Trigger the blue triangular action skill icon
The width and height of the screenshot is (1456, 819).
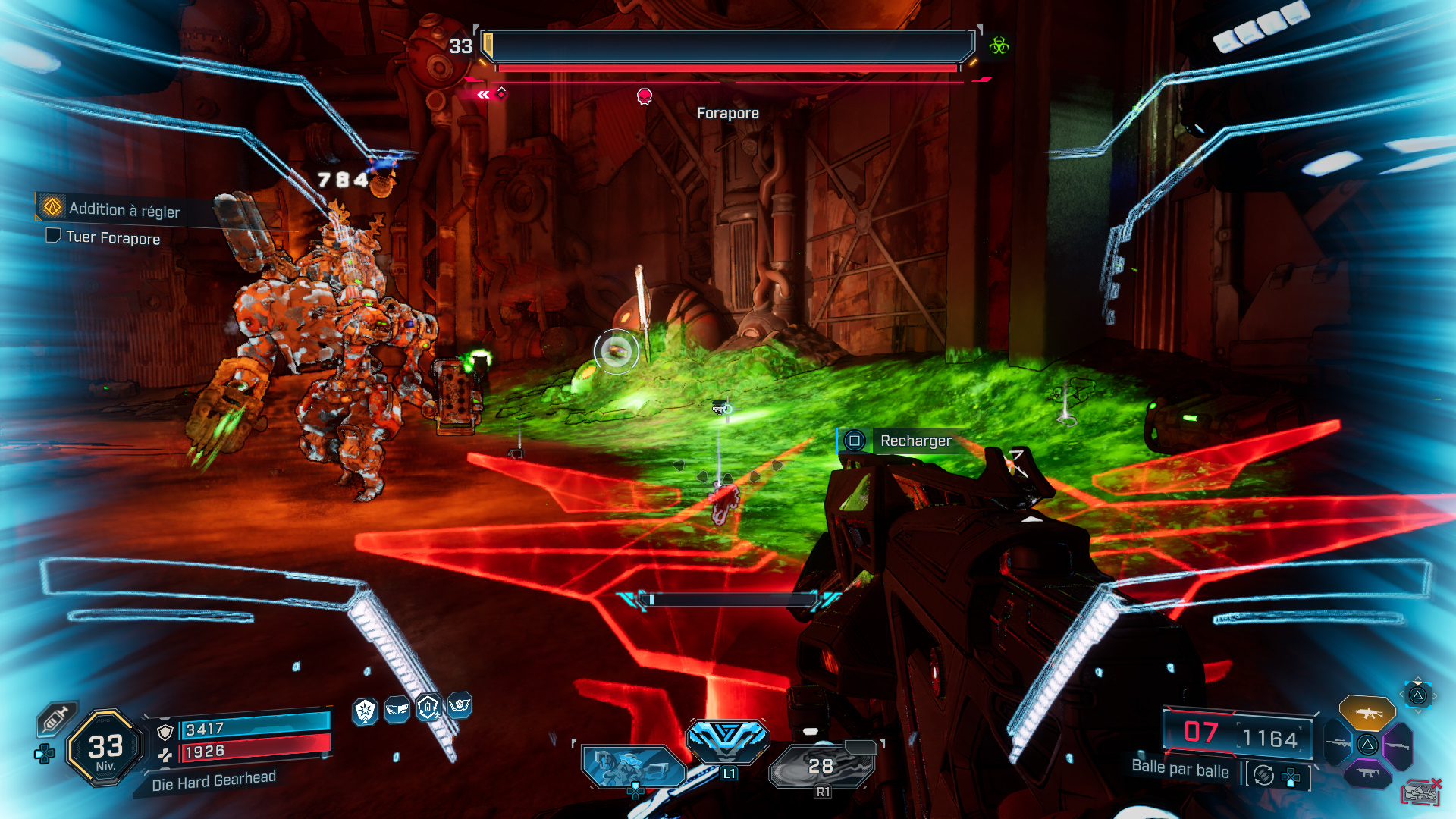click(727, 738)
